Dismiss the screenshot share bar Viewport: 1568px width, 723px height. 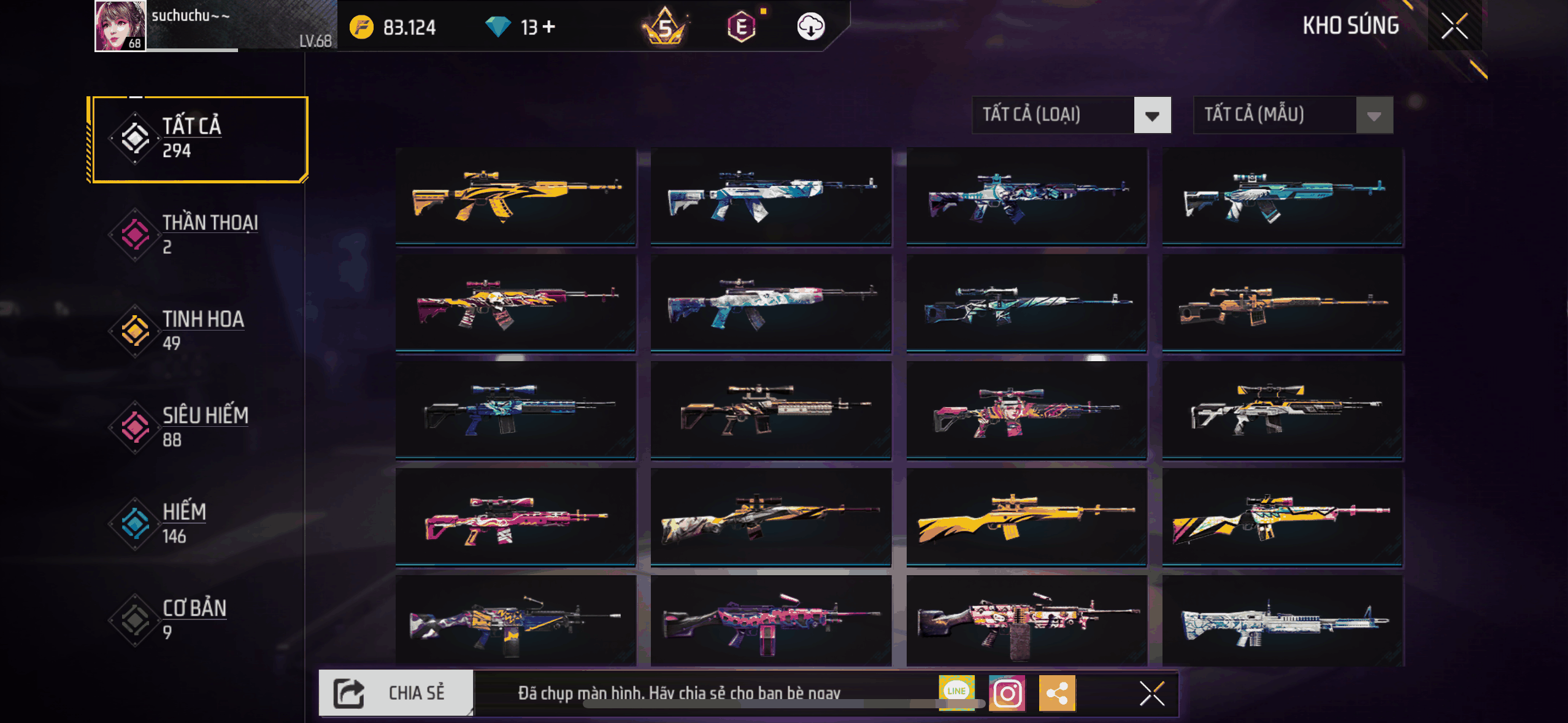(x=1151, y=694)
